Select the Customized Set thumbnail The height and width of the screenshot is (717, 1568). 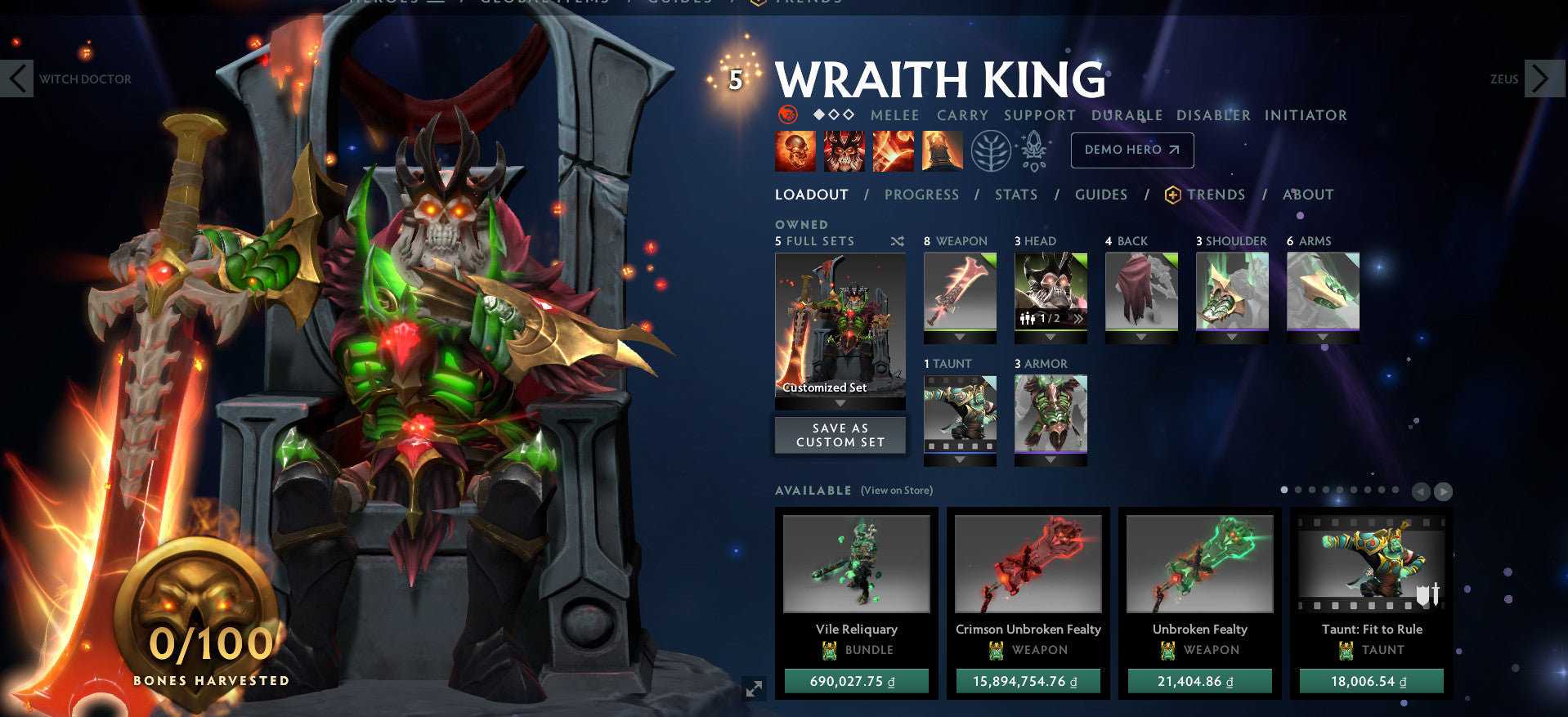(839, 327)
